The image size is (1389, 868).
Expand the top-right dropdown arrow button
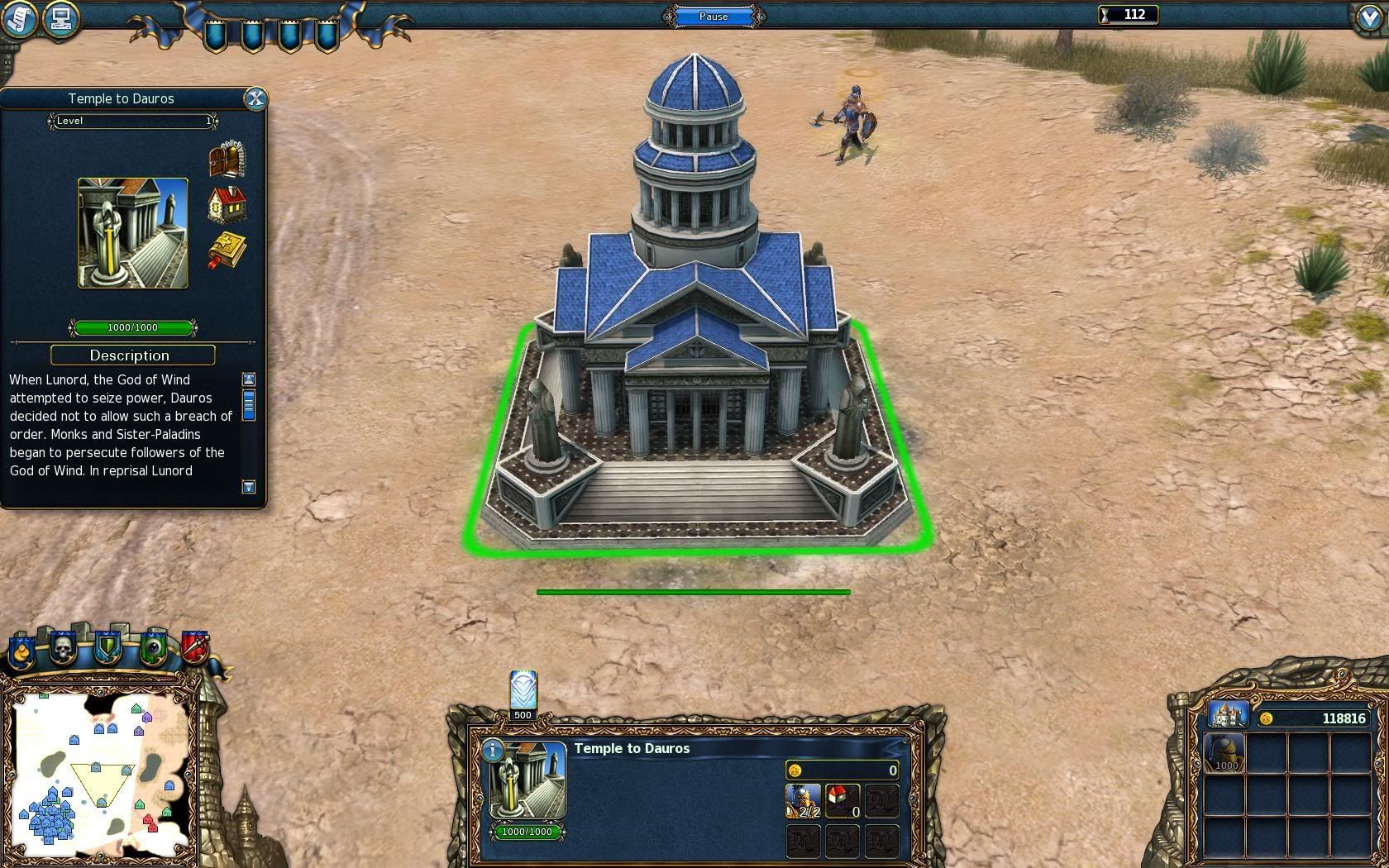click(1370, 18)
